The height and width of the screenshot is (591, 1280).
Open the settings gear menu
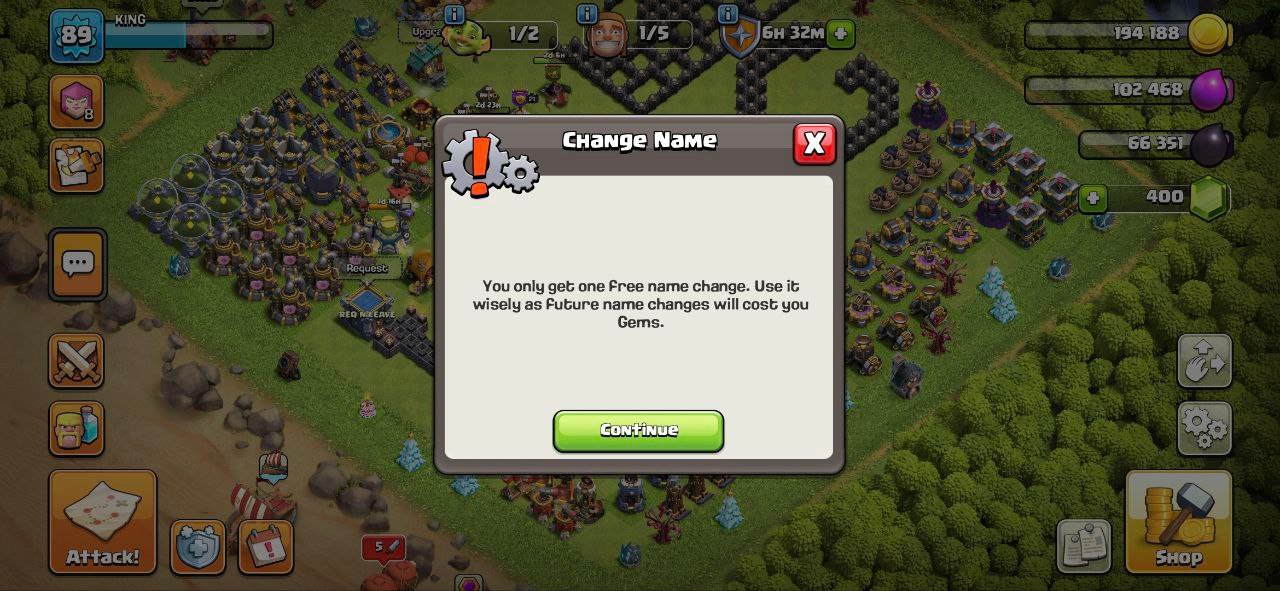(1204, 428)
